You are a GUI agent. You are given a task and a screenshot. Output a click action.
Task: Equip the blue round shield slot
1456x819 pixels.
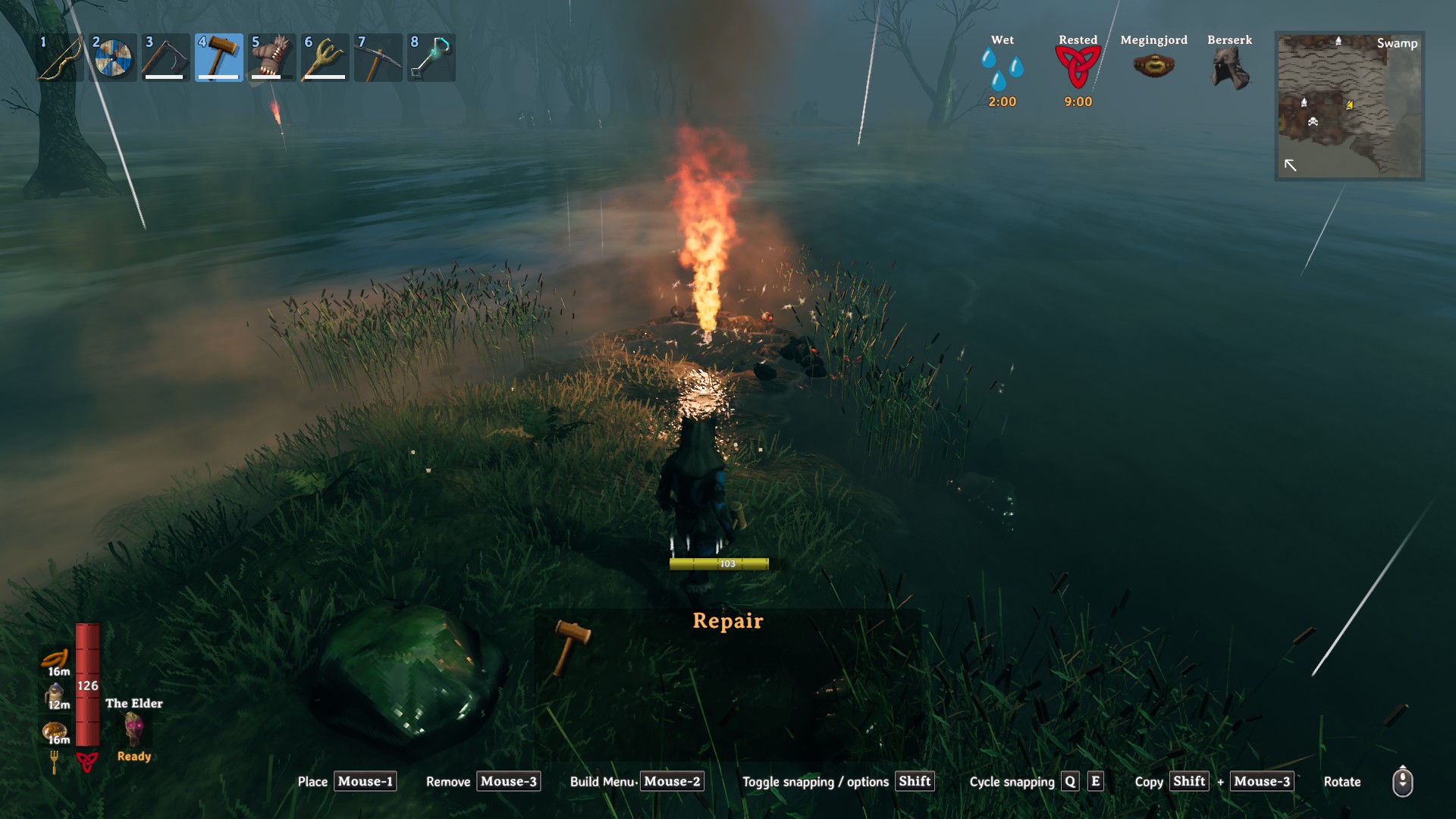click(113, 58)
